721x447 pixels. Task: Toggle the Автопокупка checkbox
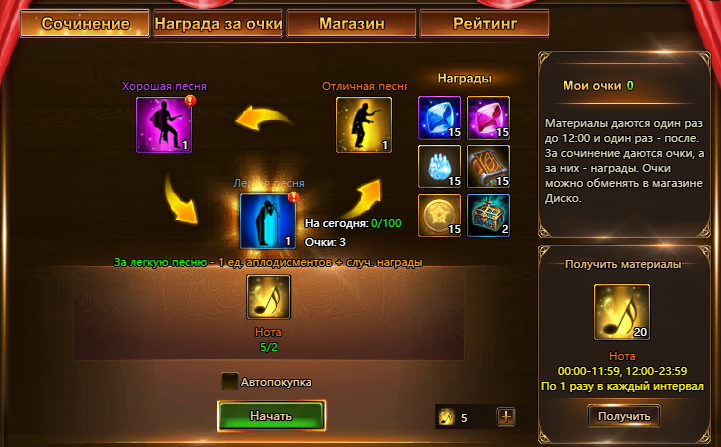[230, 381]
